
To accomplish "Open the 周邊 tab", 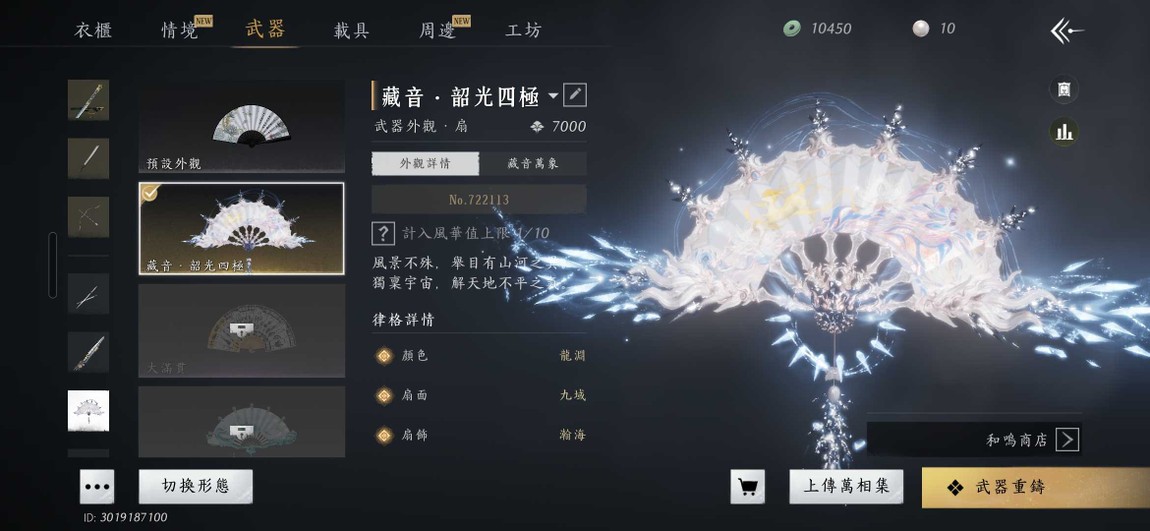I will 438,29.
